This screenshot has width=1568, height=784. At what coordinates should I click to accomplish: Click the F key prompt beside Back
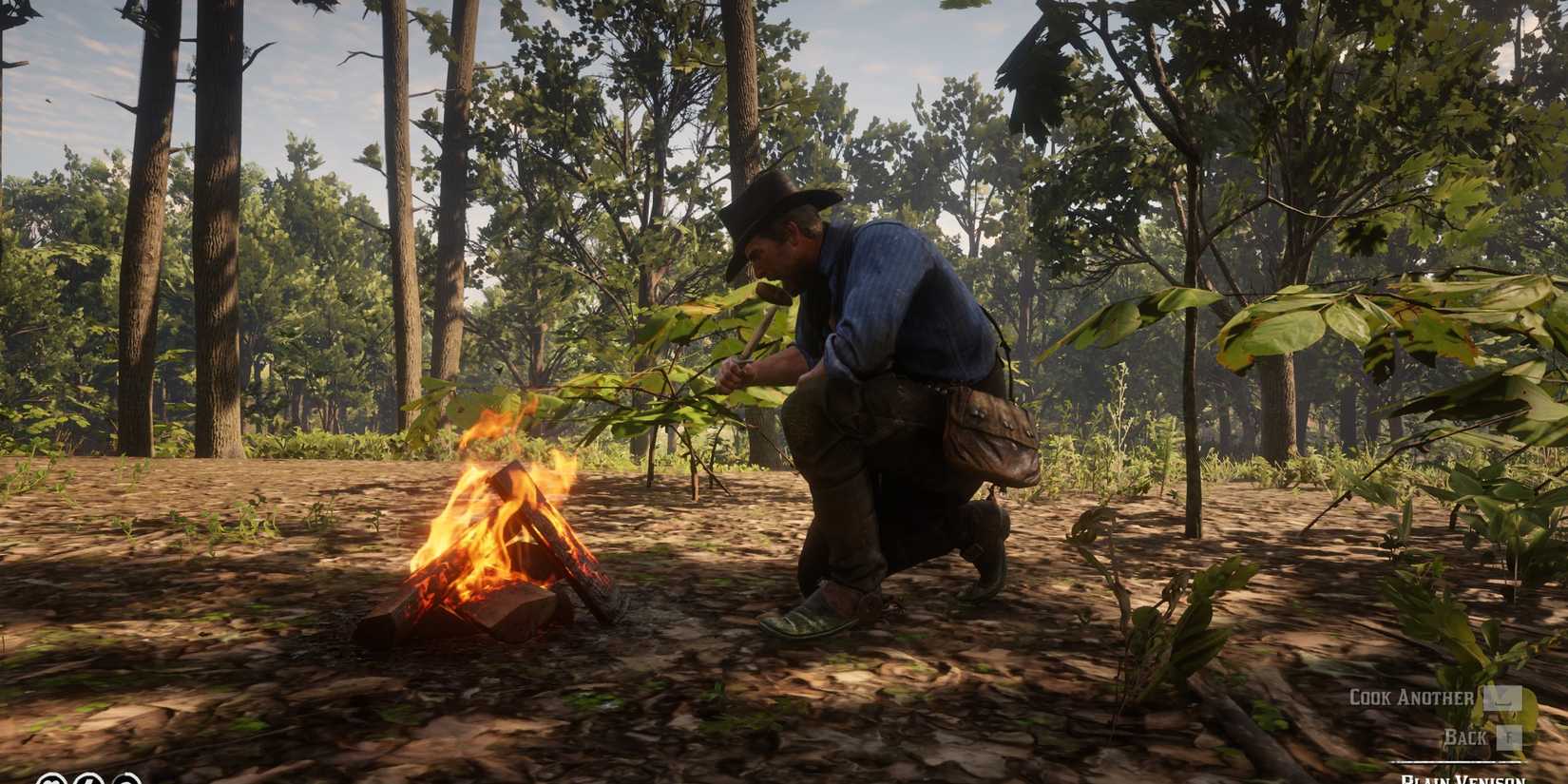1509,737
